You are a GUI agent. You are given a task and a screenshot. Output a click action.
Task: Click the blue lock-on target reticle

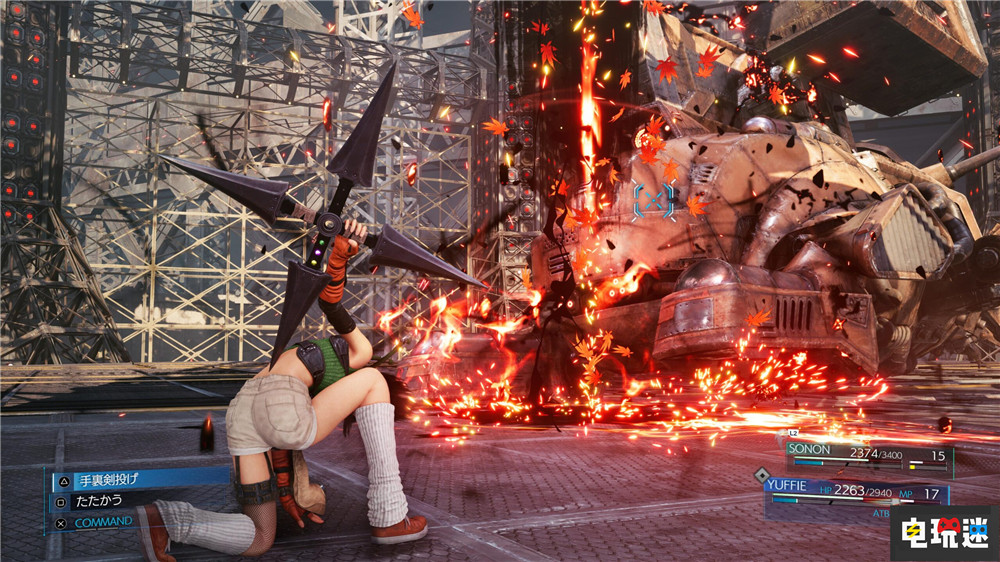pos(653,200)
